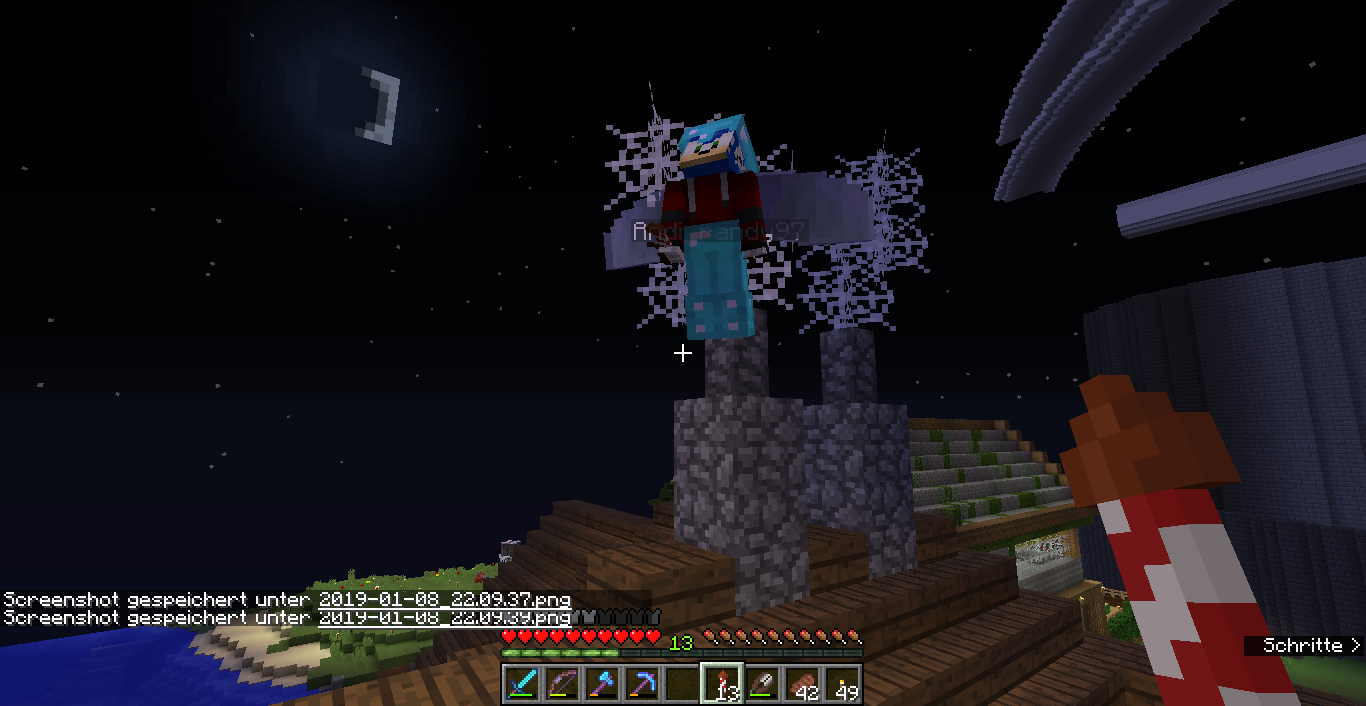
Task: Open screenshot link 2019-01-08_22.09.39.png
Action: coord(445,618)
